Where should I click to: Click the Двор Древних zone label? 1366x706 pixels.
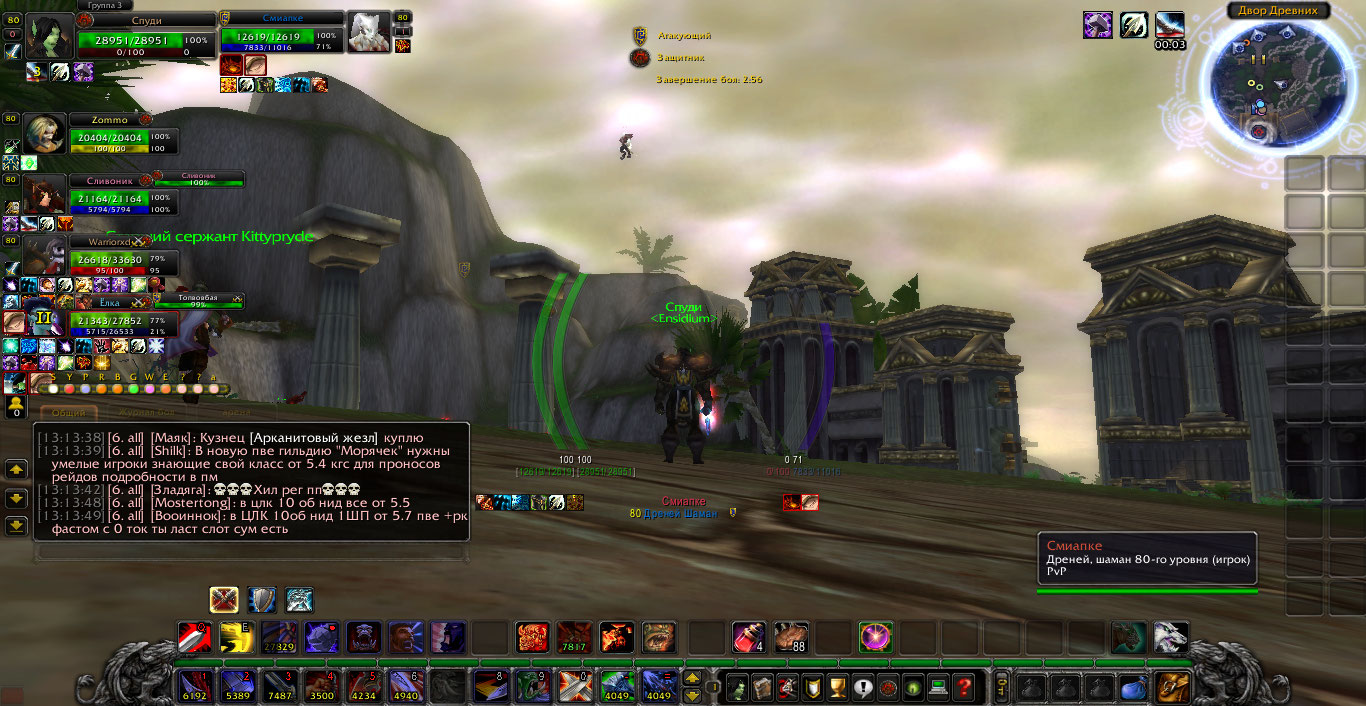click(x=1278, y=11)
